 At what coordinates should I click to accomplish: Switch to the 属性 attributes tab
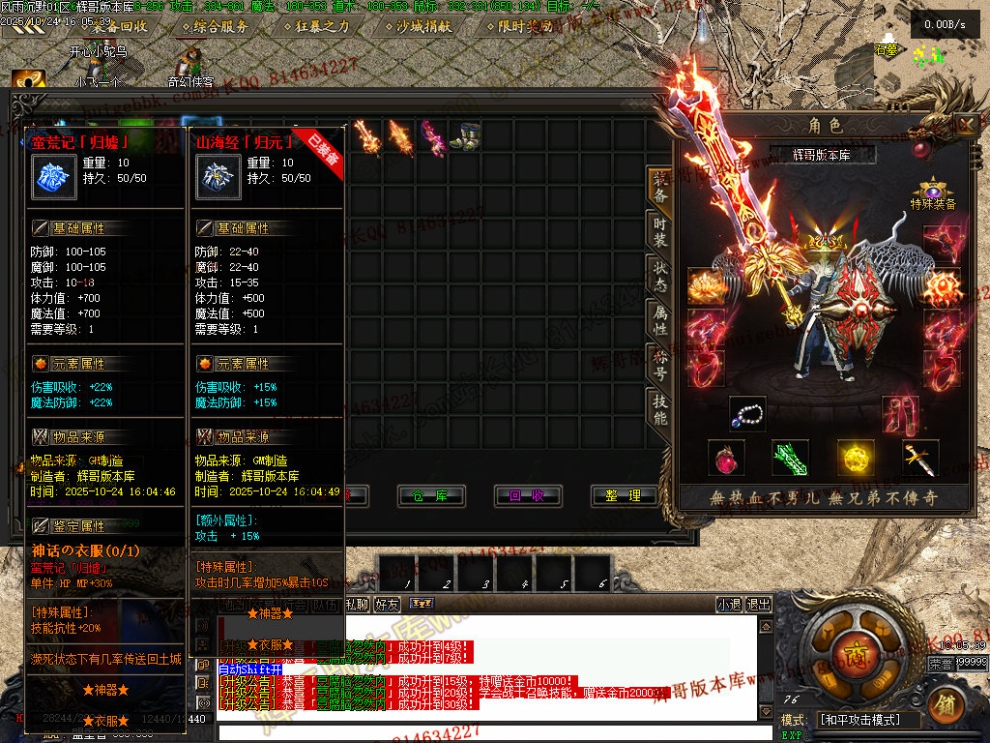tap(660, 320)
